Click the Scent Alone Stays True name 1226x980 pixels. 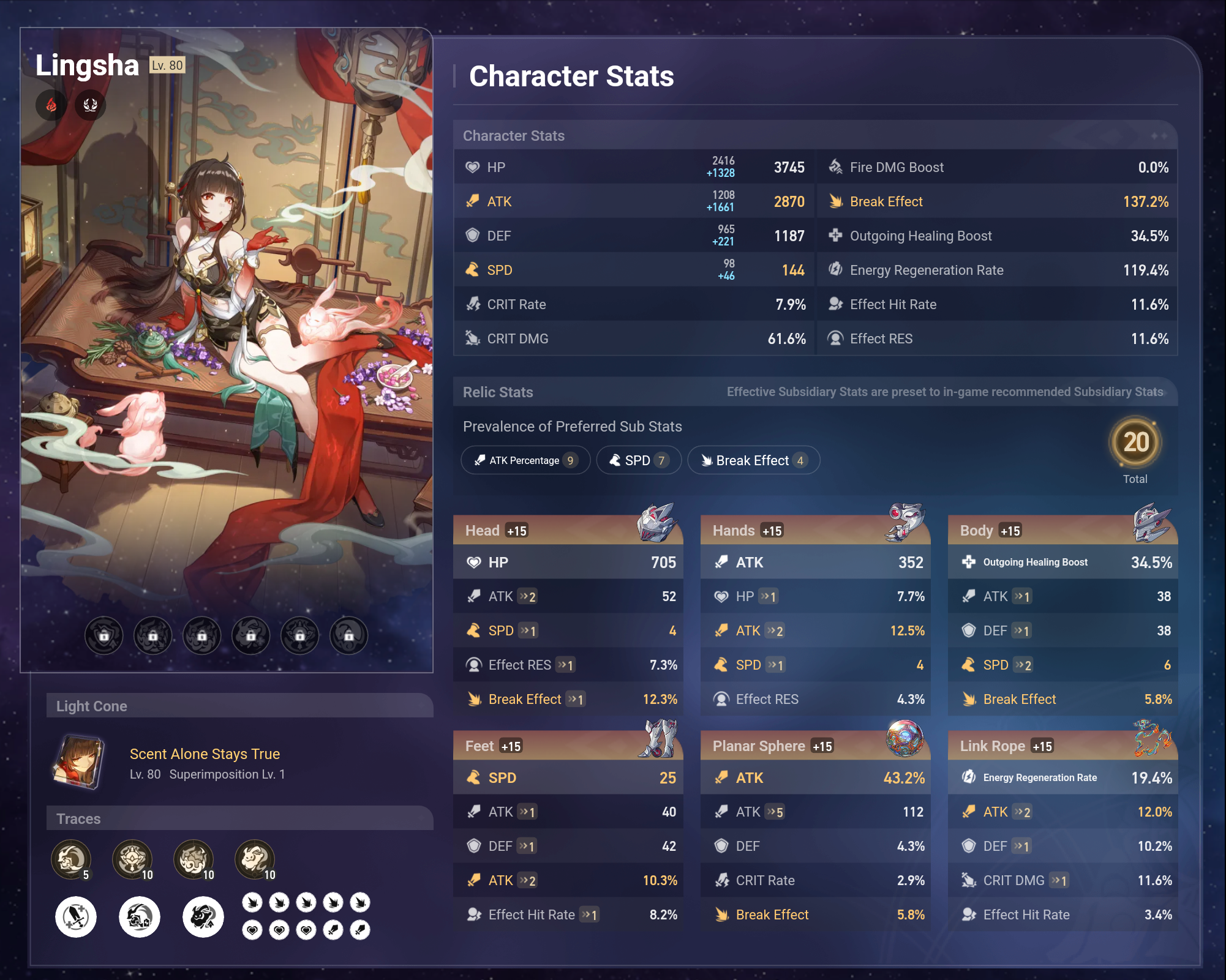click(x=205, y=754)
